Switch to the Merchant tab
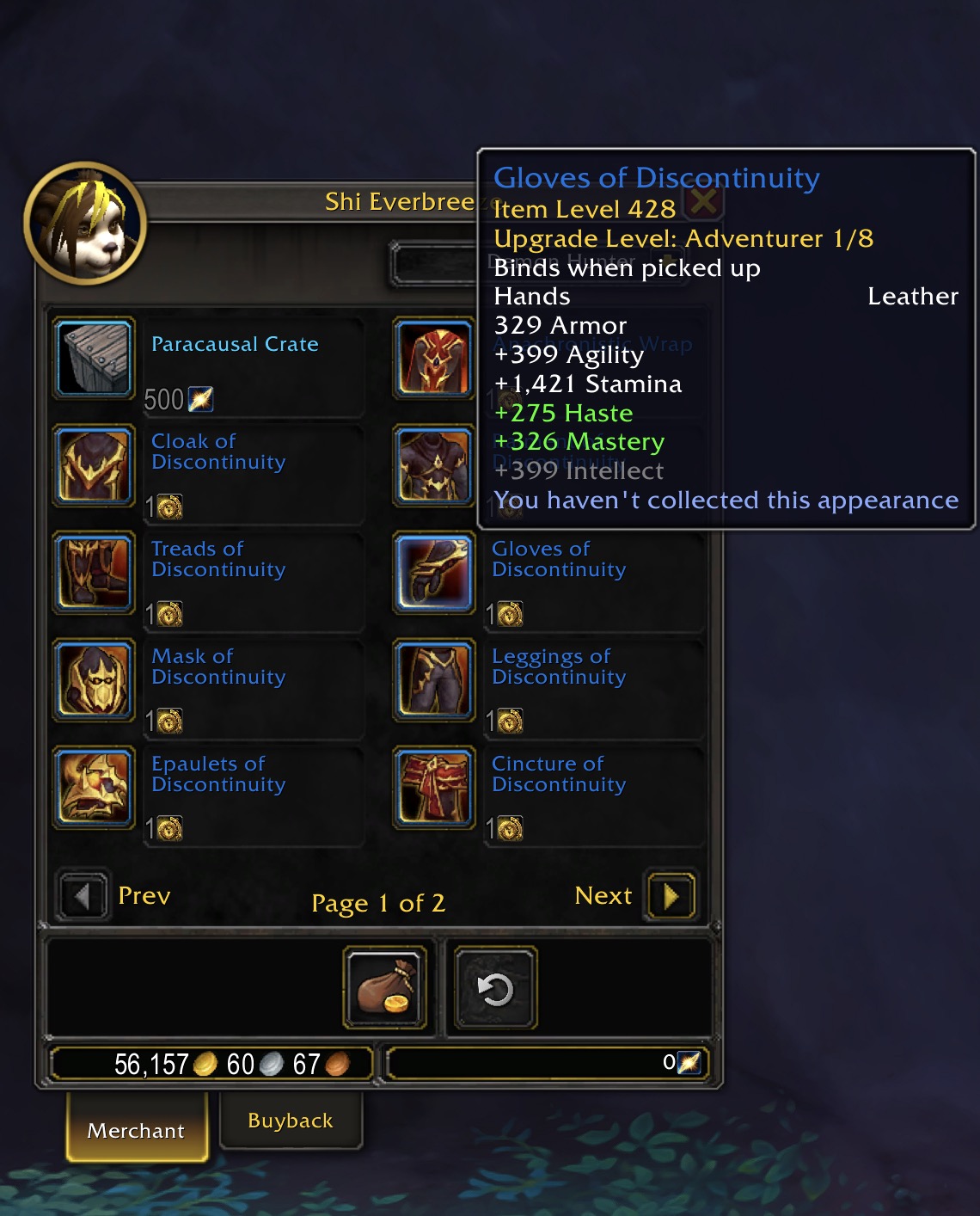The height and width of the screenshot is (1216, 980). [x=137, y=1130]
